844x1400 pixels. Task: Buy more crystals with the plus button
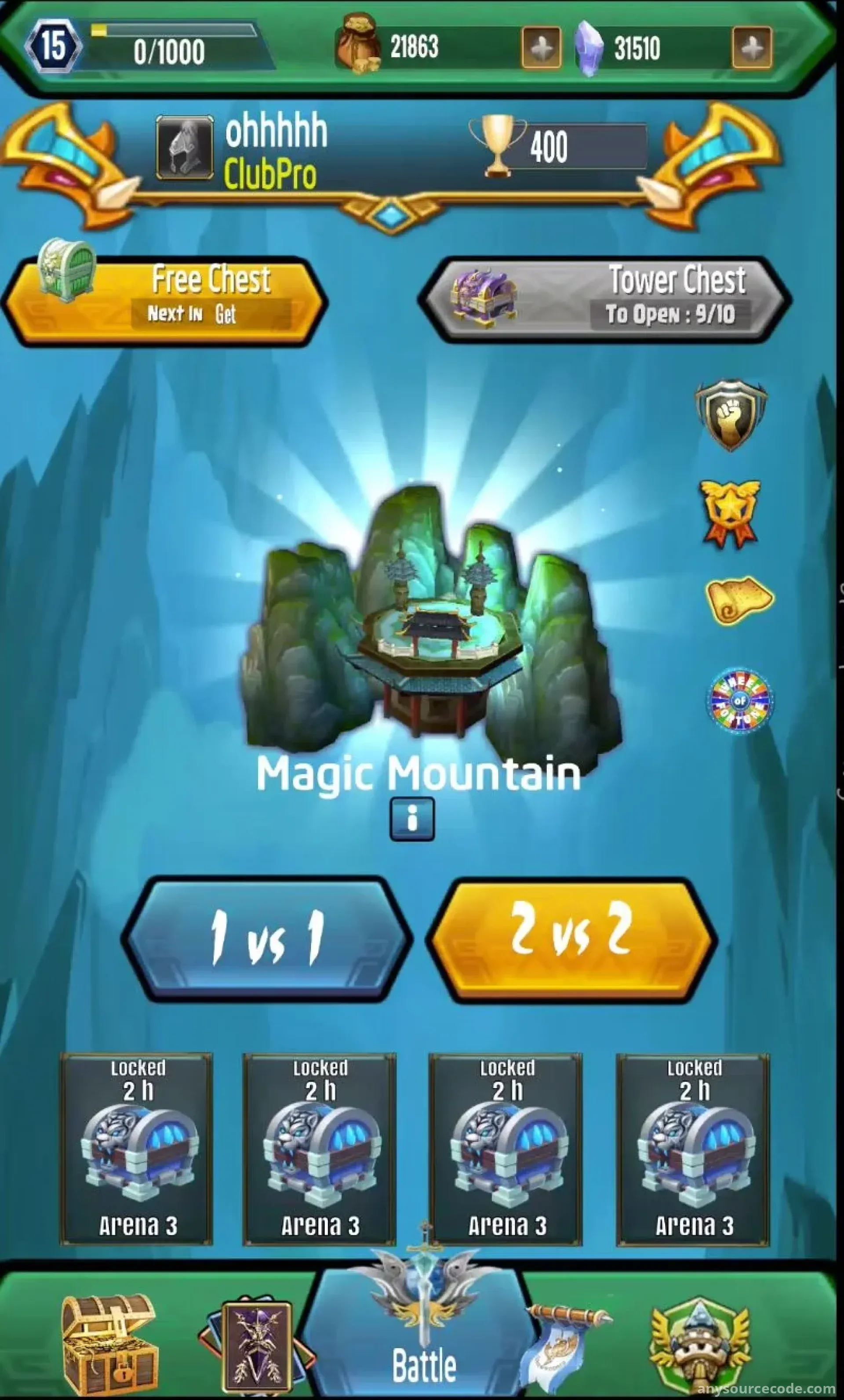tap(752, 49)
